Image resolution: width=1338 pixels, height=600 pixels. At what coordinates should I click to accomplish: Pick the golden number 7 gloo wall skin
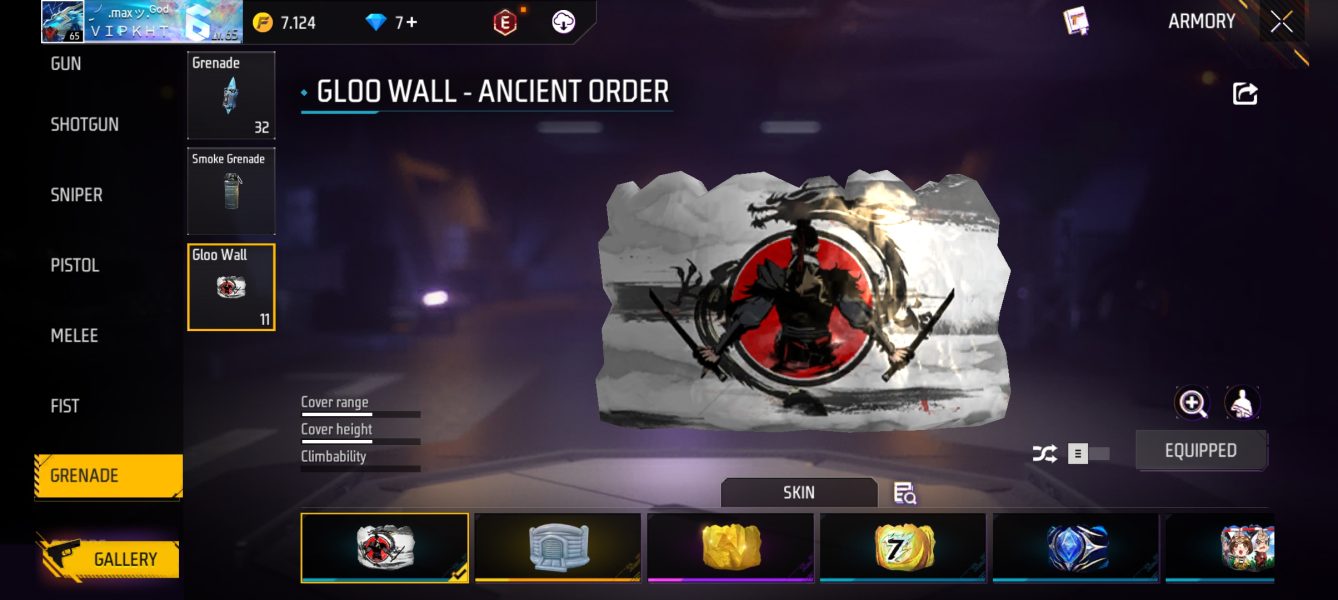pos(903,547)
